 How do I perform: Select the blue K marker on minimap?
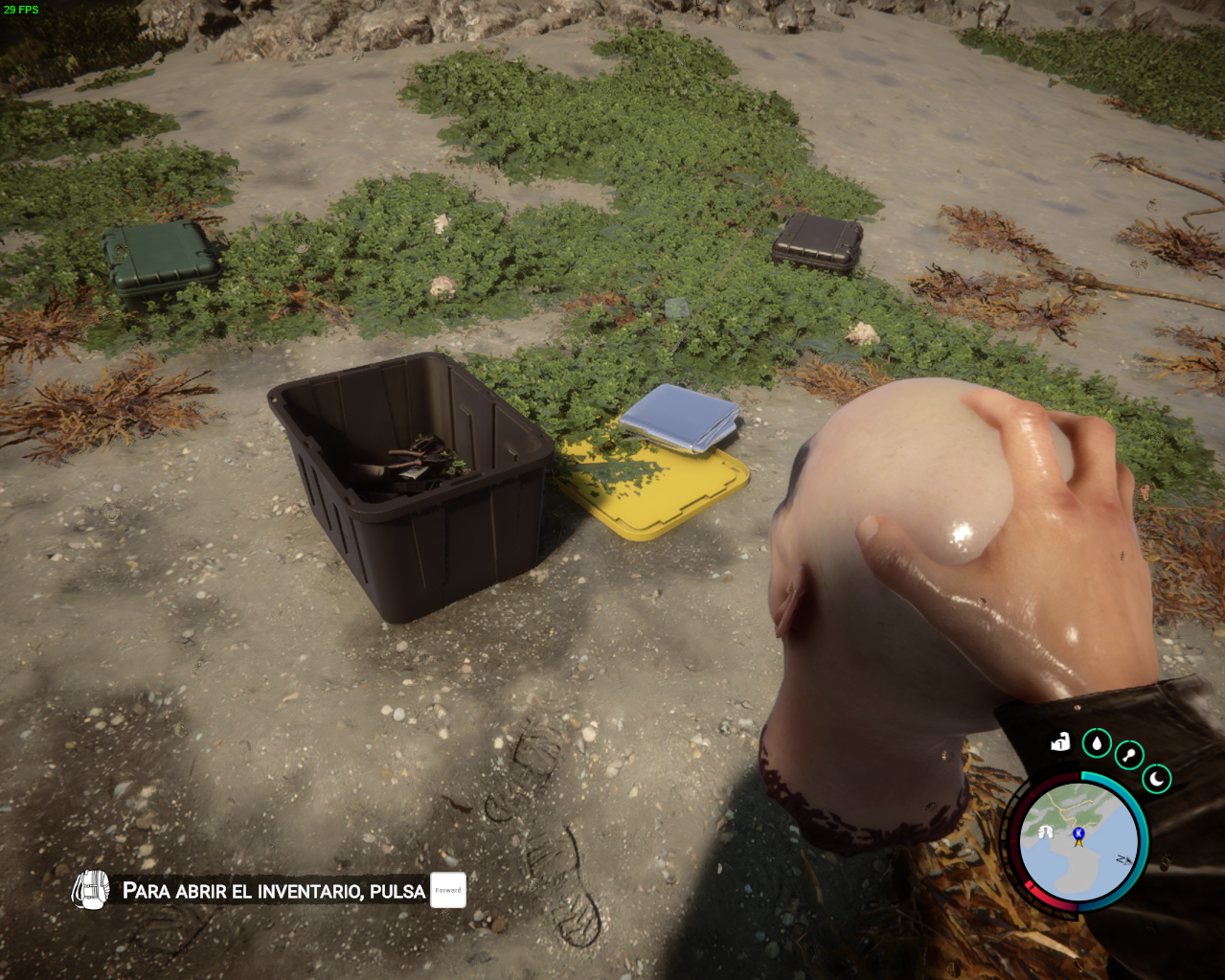coord(1078,834)
